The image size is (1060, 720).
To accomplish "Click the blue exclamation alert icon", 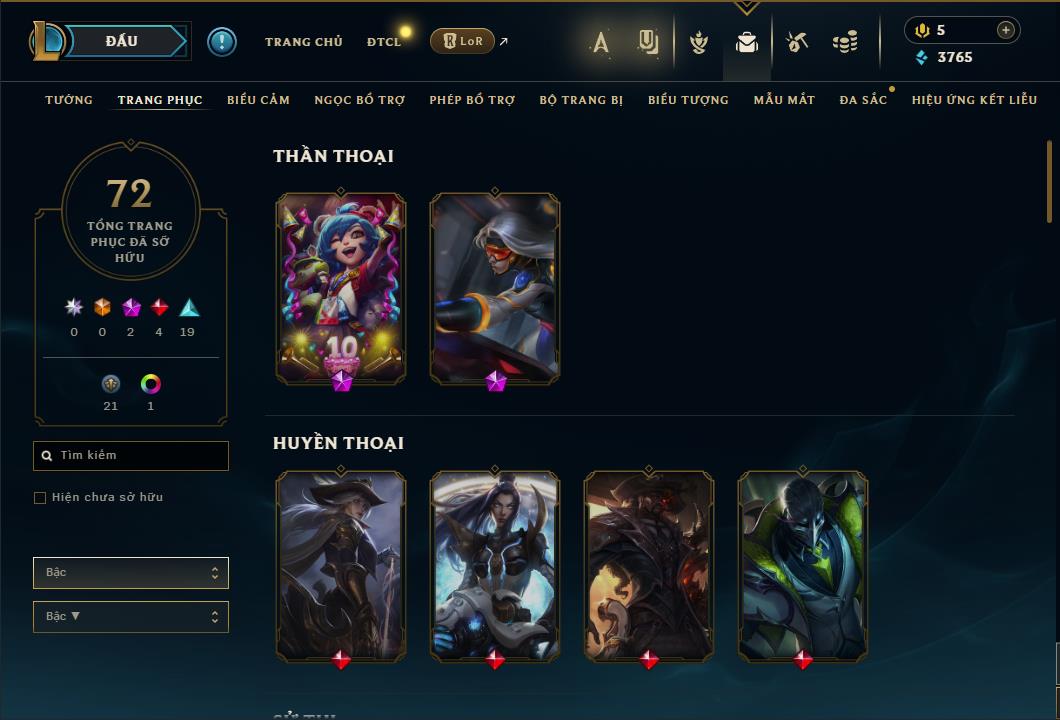I will (x=222, y=42).
